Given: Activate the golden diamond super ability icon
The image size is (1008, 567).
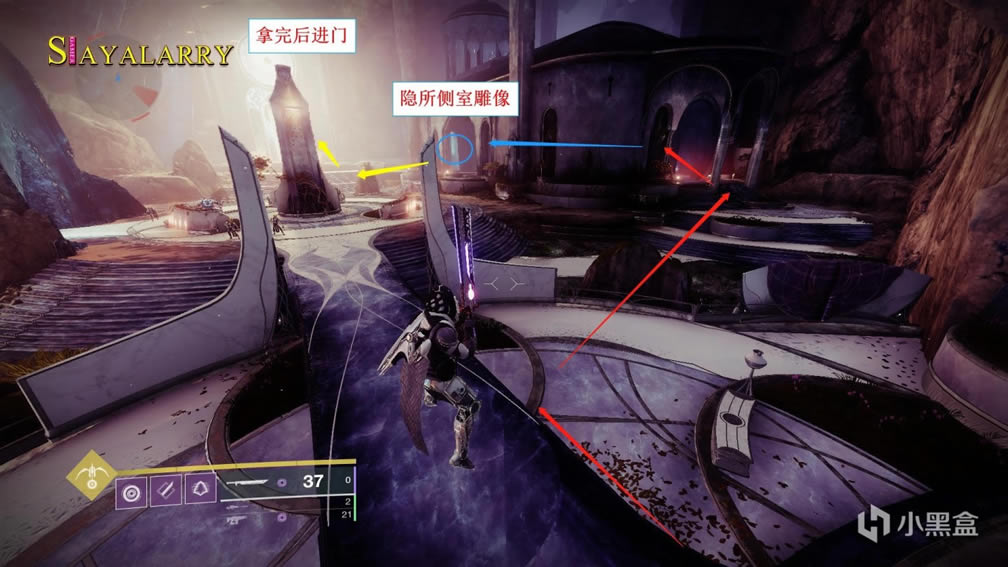Looking at the screenshot, I should click(91, 477).
